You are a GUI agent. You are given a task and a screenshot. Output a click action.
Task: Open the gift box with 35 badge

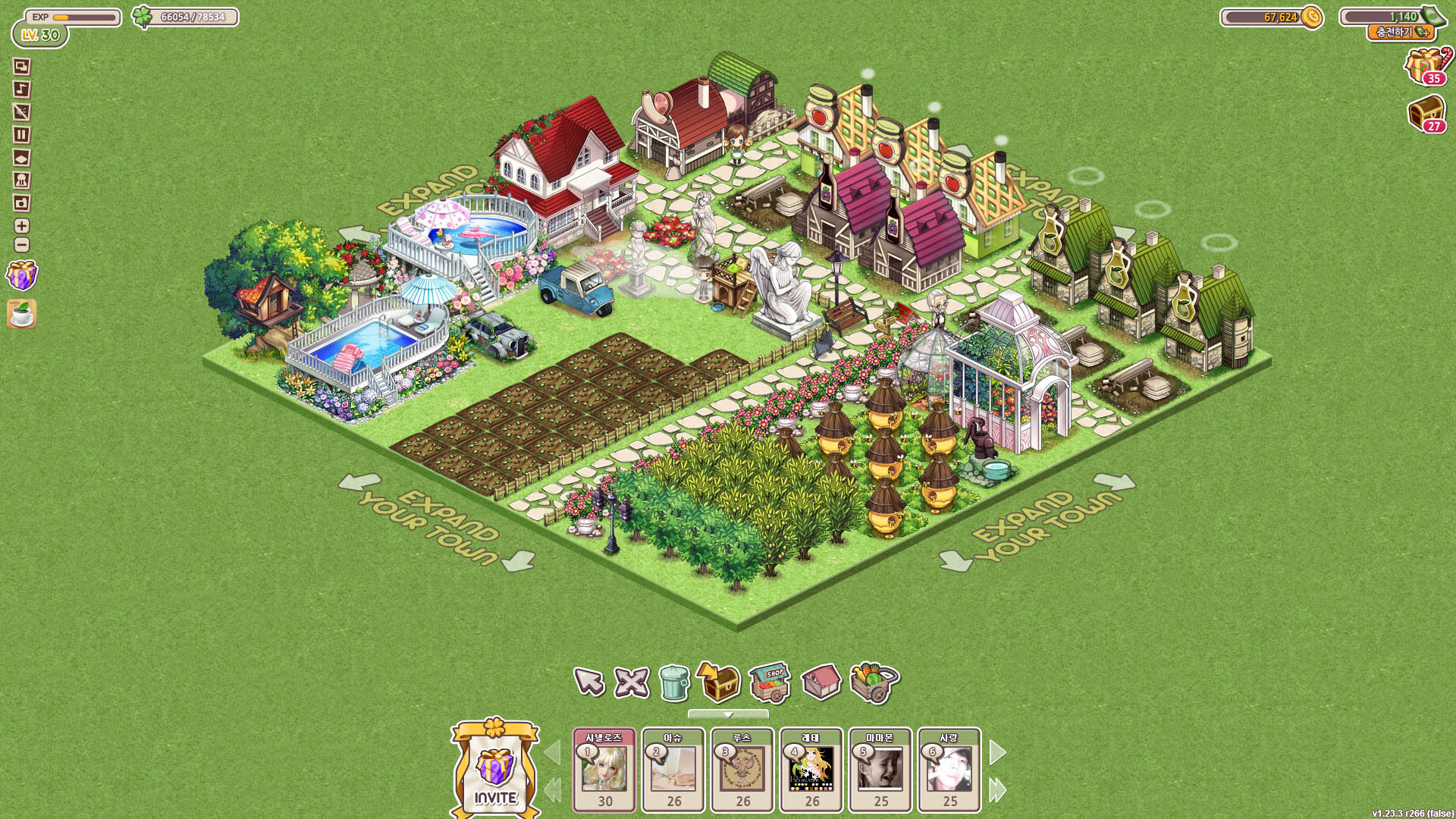click(x=1426, y=66)
